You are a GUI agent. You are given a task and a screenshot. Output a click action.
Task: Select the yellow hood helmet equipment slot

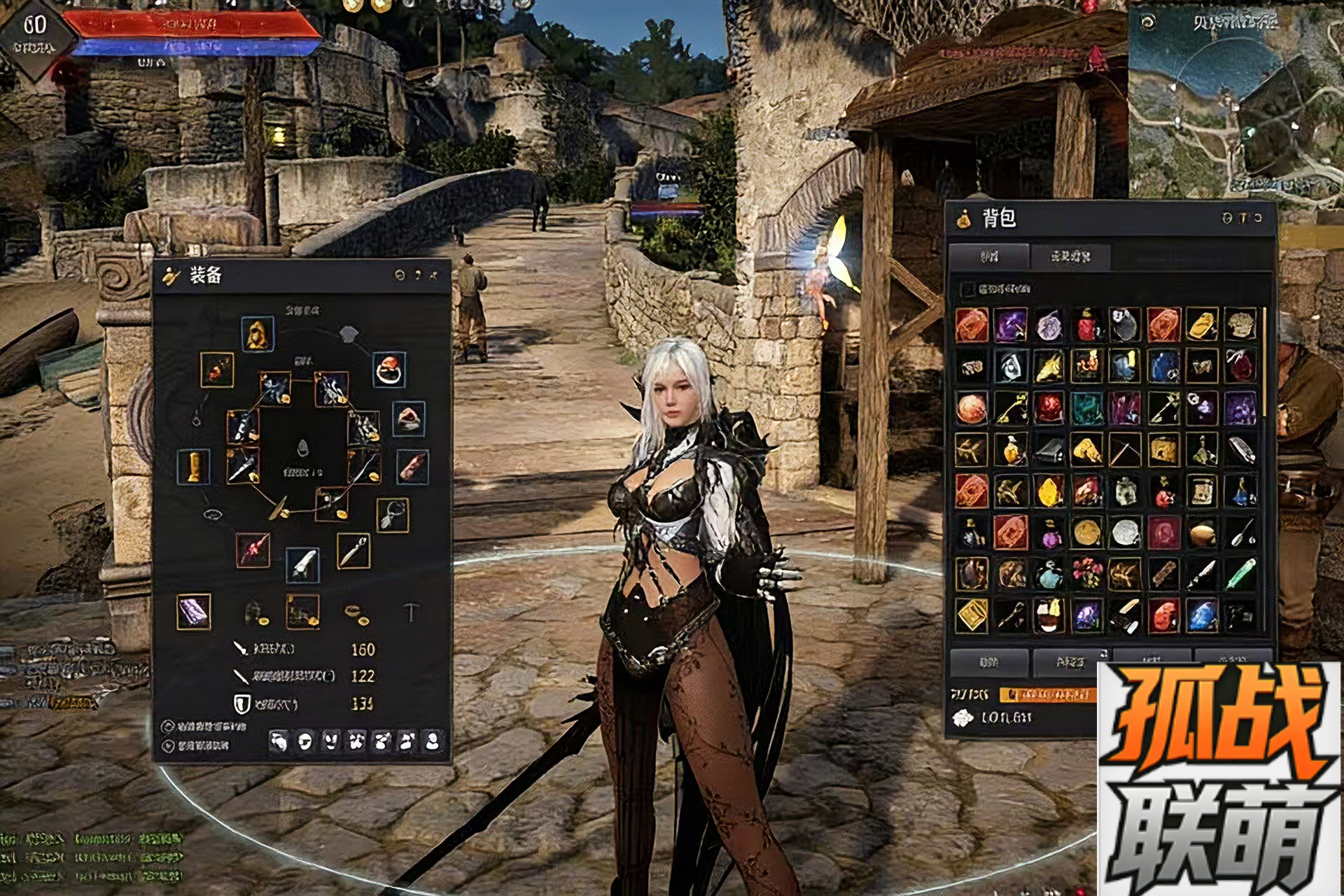(x=257, y=334)
